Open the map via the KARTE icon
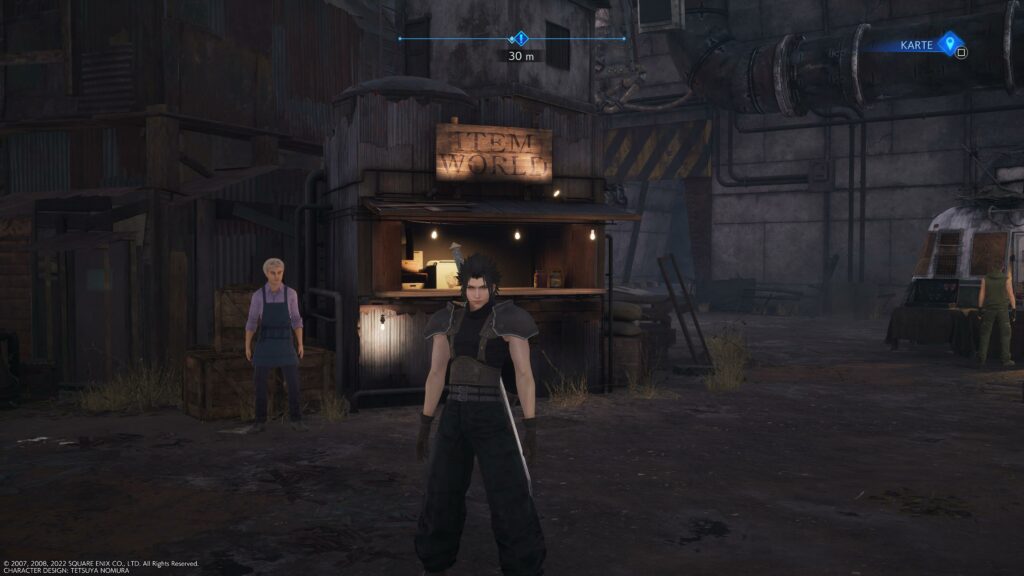 949,43
